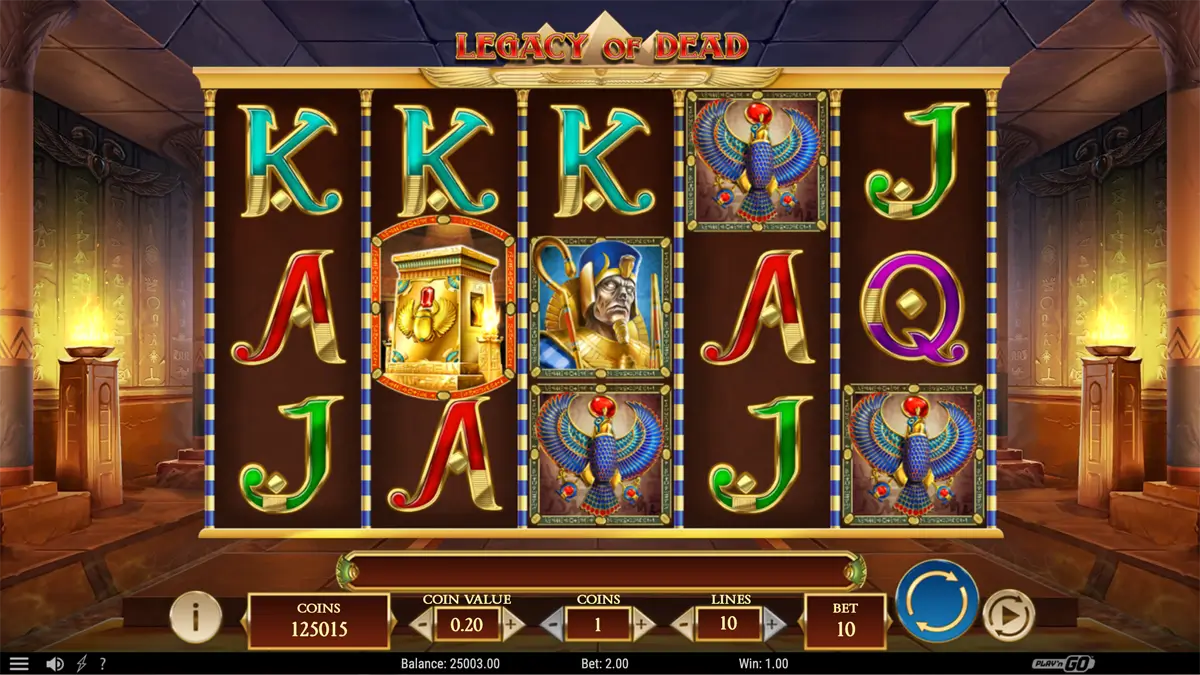Spin the reels with the blue button
The image size is (1200, 675).
937,601
